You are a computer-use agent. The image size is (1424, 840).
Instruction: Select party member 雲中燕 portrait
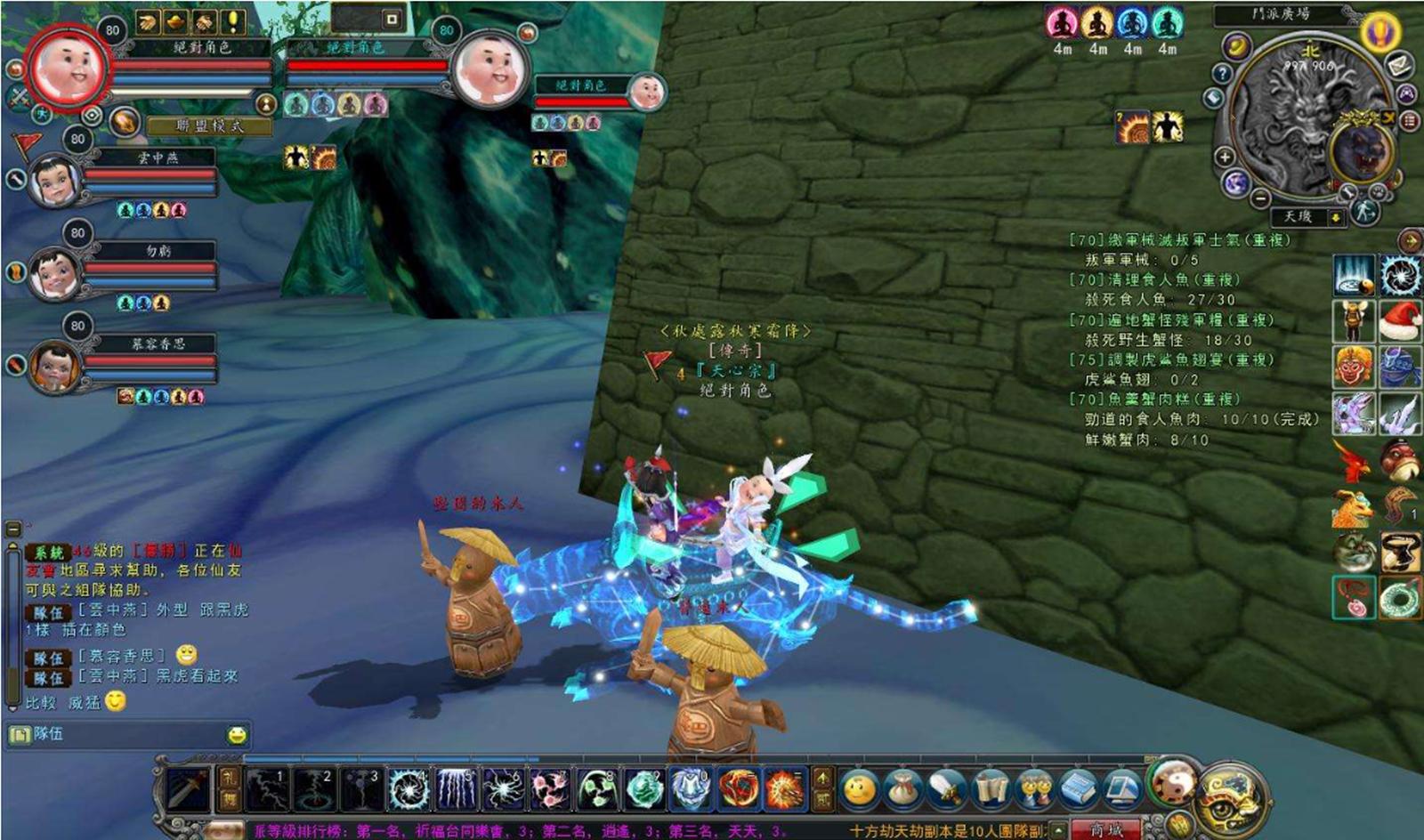tap(54, 180)
